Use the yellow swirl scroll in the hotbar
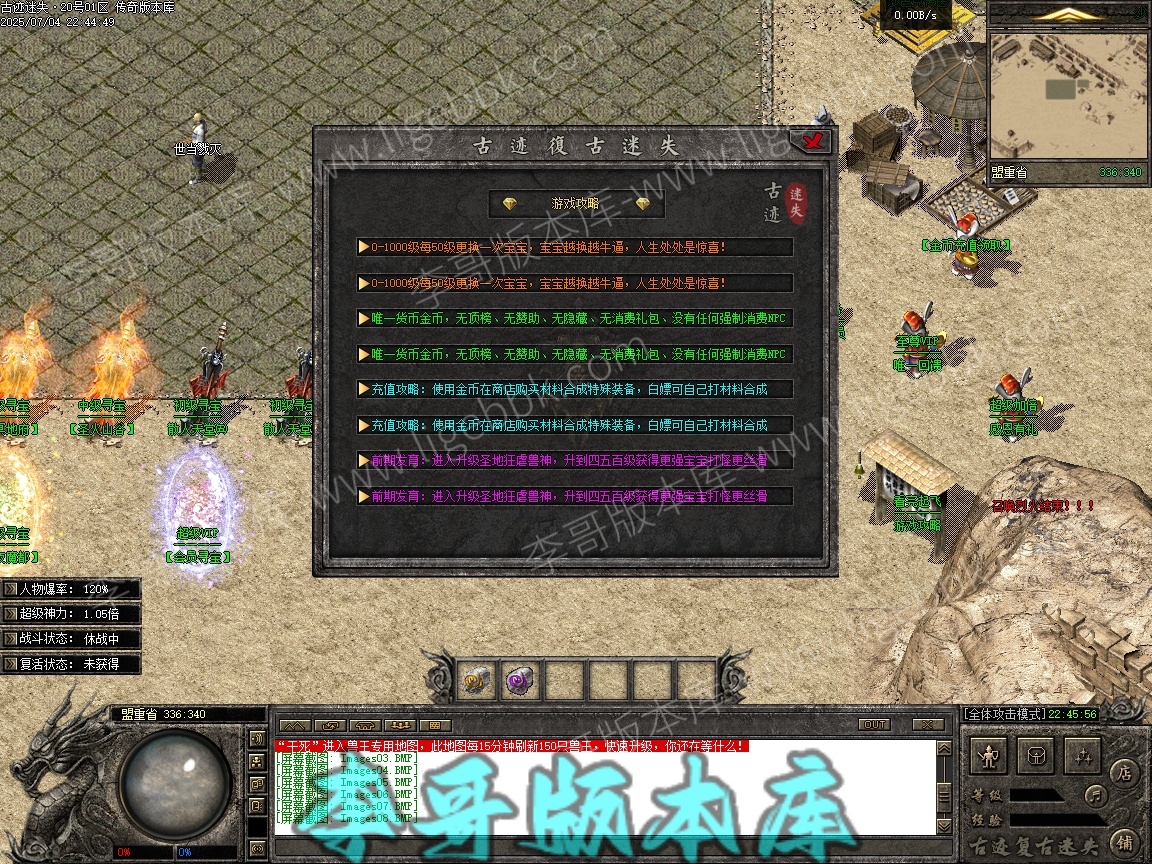This screenshot has width=1152, height=864. [477, 680]
